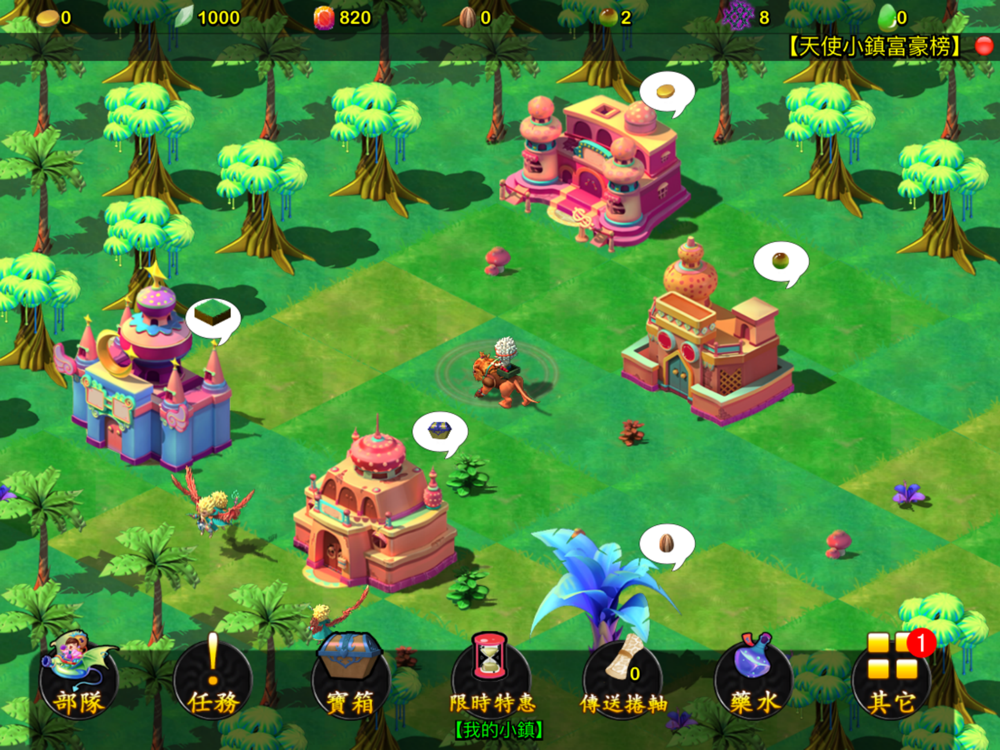The width and height of the screenshot is (1000, 750).
Task: Collect the green fruit bubble
Action: click(780, 262)
